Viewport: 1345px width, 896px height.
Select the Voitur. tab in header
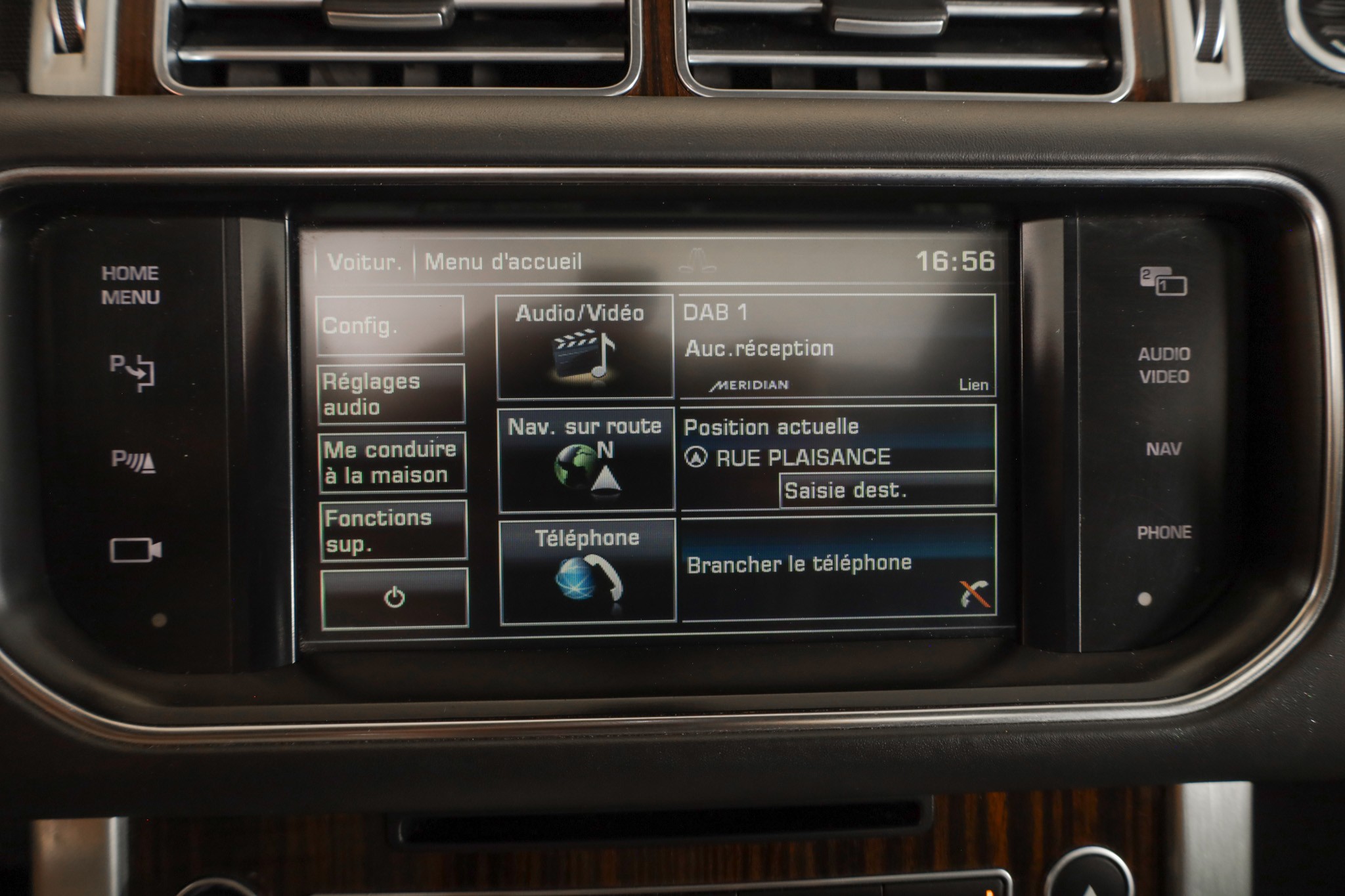[x=364, y=263]
